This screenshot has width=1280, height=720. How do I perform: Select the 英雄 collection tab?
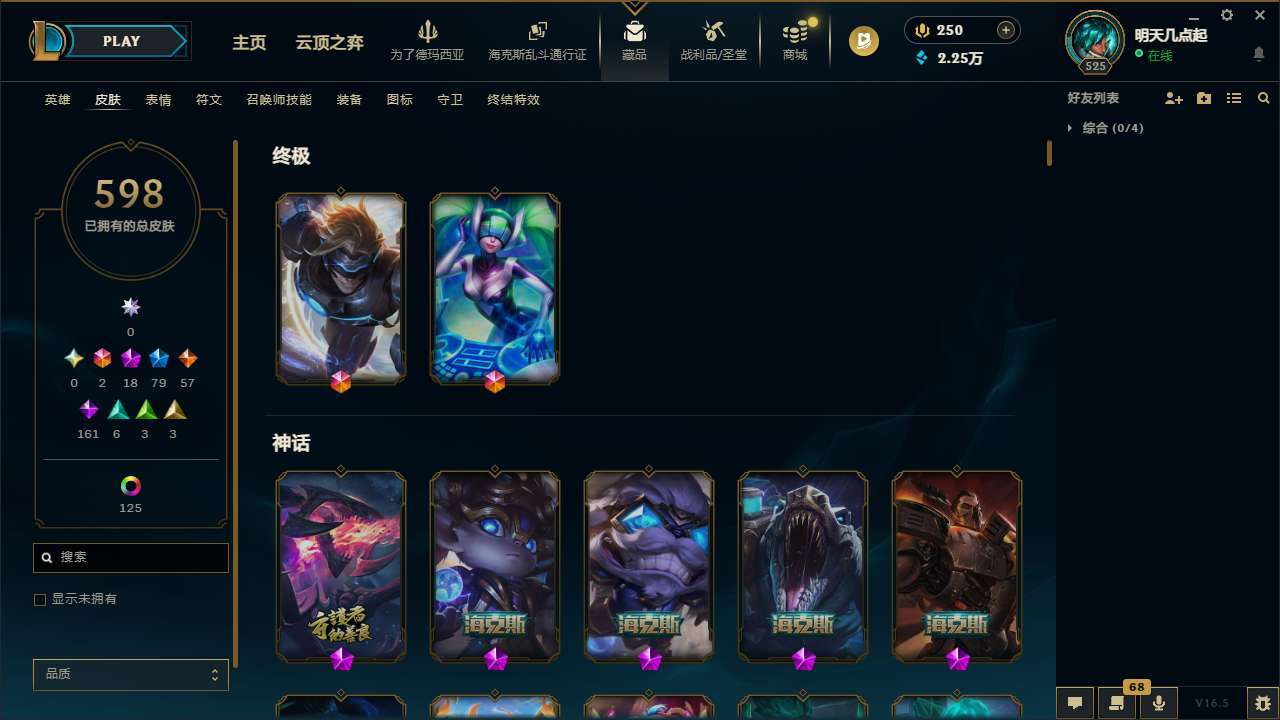click(57, 100)
